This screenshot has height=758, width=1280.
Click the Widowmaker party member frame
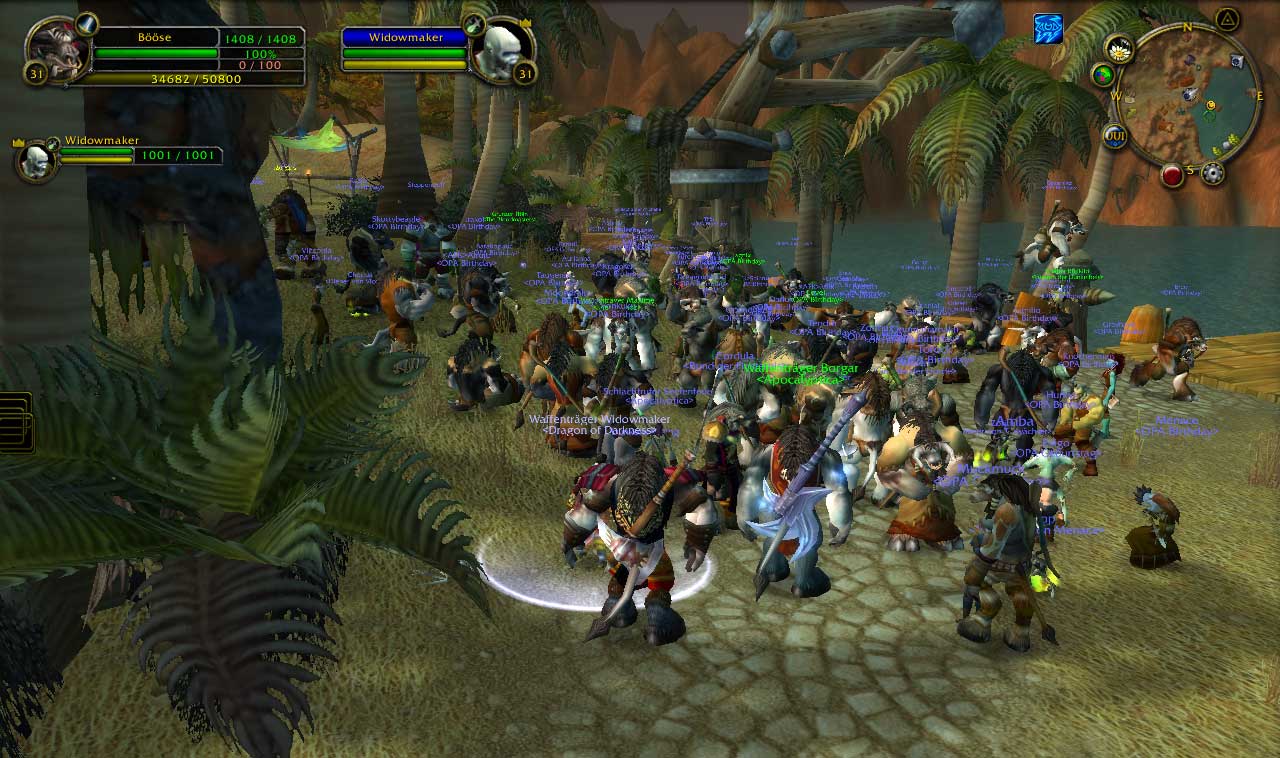(36, 160)
